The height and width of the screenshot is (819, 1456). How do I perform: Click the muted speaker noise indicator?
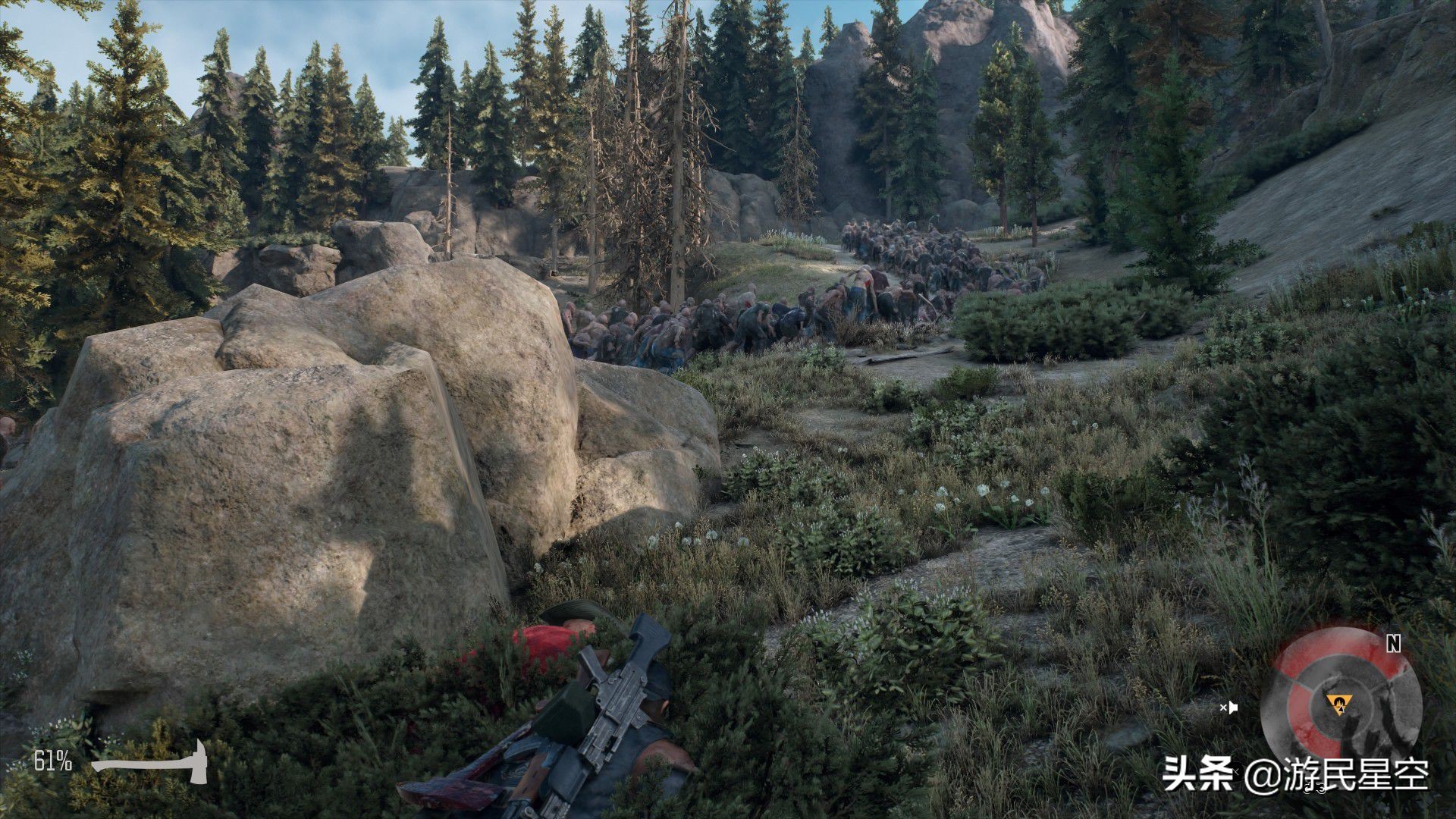[x=1228, y=708]
